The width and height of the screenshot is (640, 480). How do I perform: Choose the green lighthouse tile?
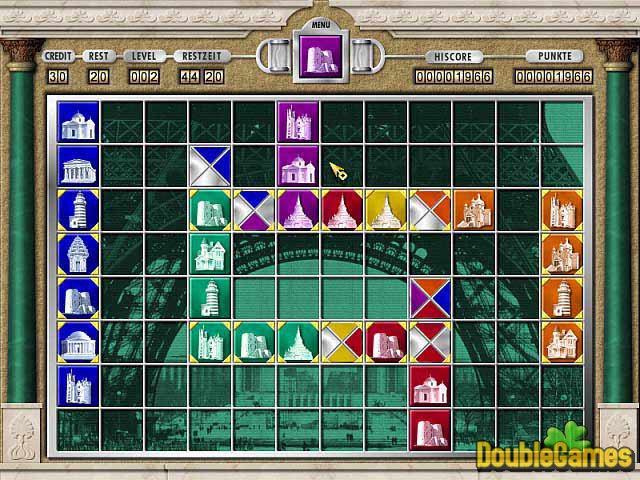point(210,297)
